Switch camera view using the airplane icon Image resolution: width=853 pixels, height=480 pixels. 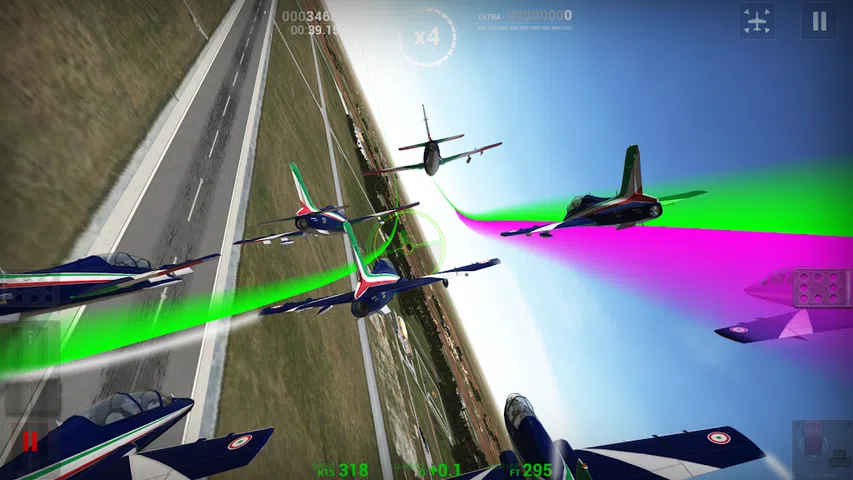pyautogui.click(x=757, y=21)
